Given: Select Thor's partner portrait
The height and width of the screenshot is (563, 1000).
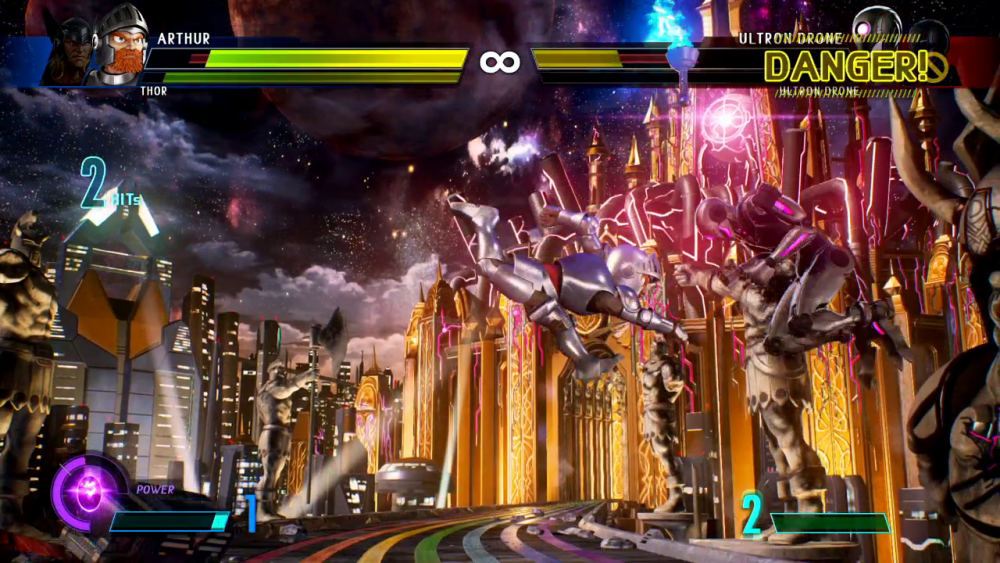Looking at the screenshot, I should (x=72, y=48).
